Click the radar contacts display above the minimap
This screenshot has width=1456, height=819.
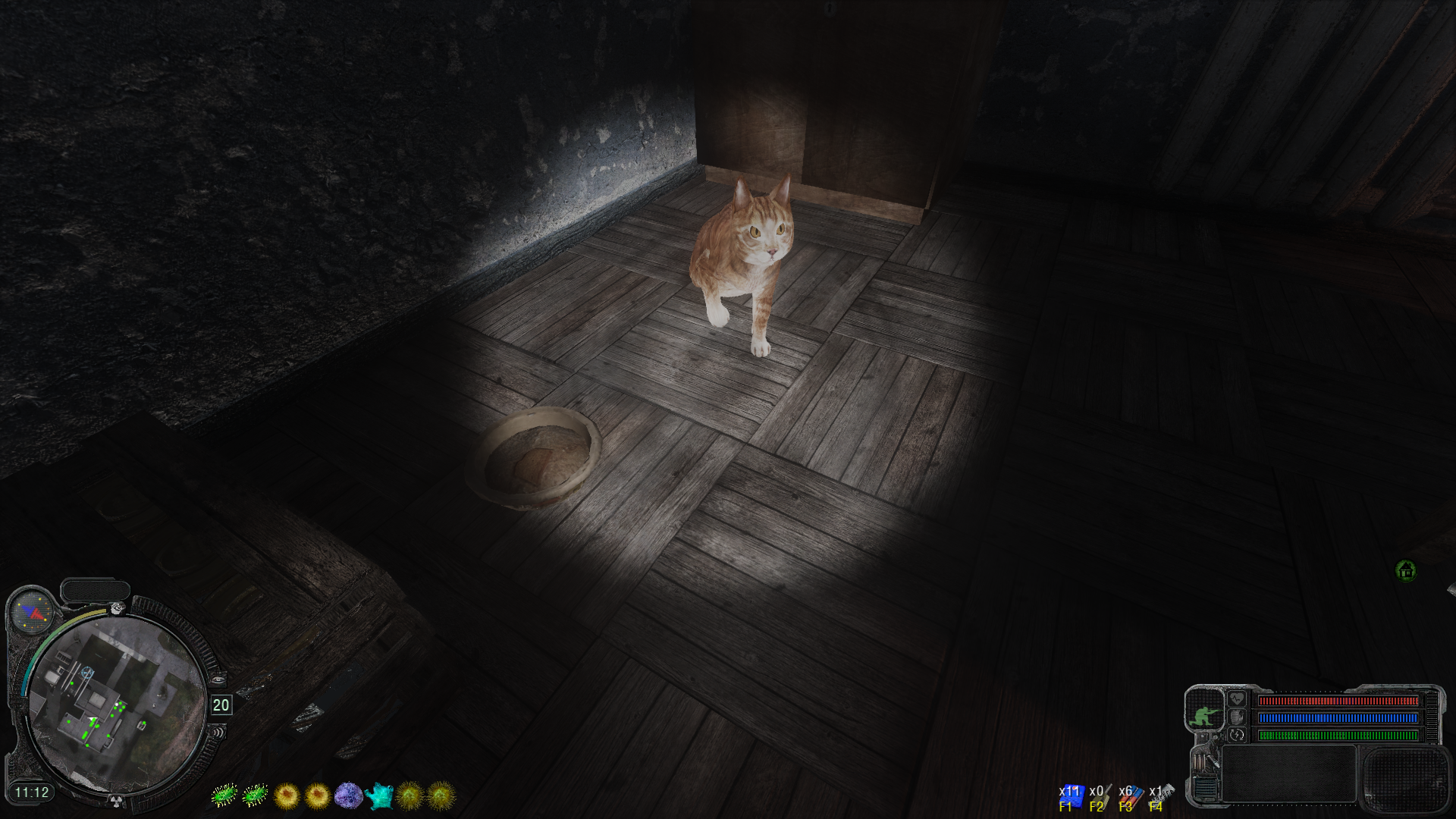[x=33, y=612]
